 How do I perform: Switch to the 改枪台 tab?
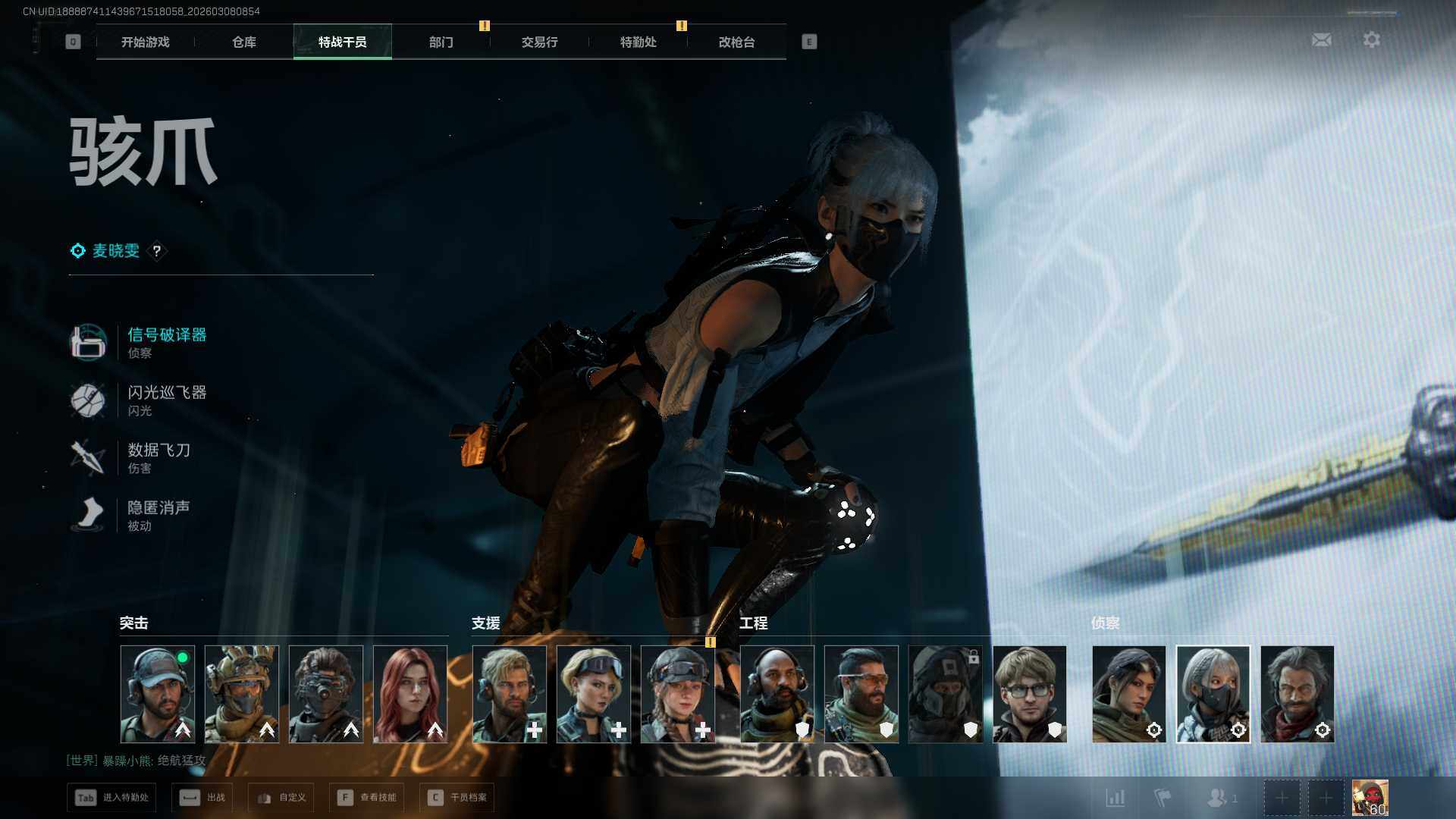coord(737,42)
